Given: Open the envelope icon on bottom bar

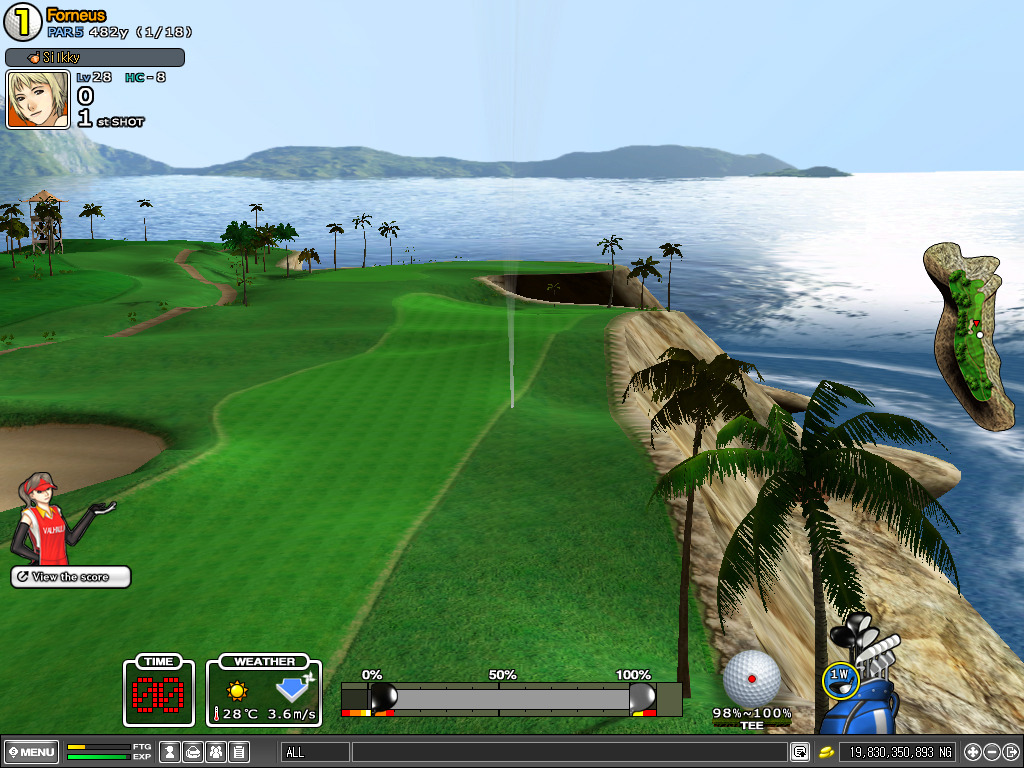Looking at the screenshot, I should (x=193, y=752).
